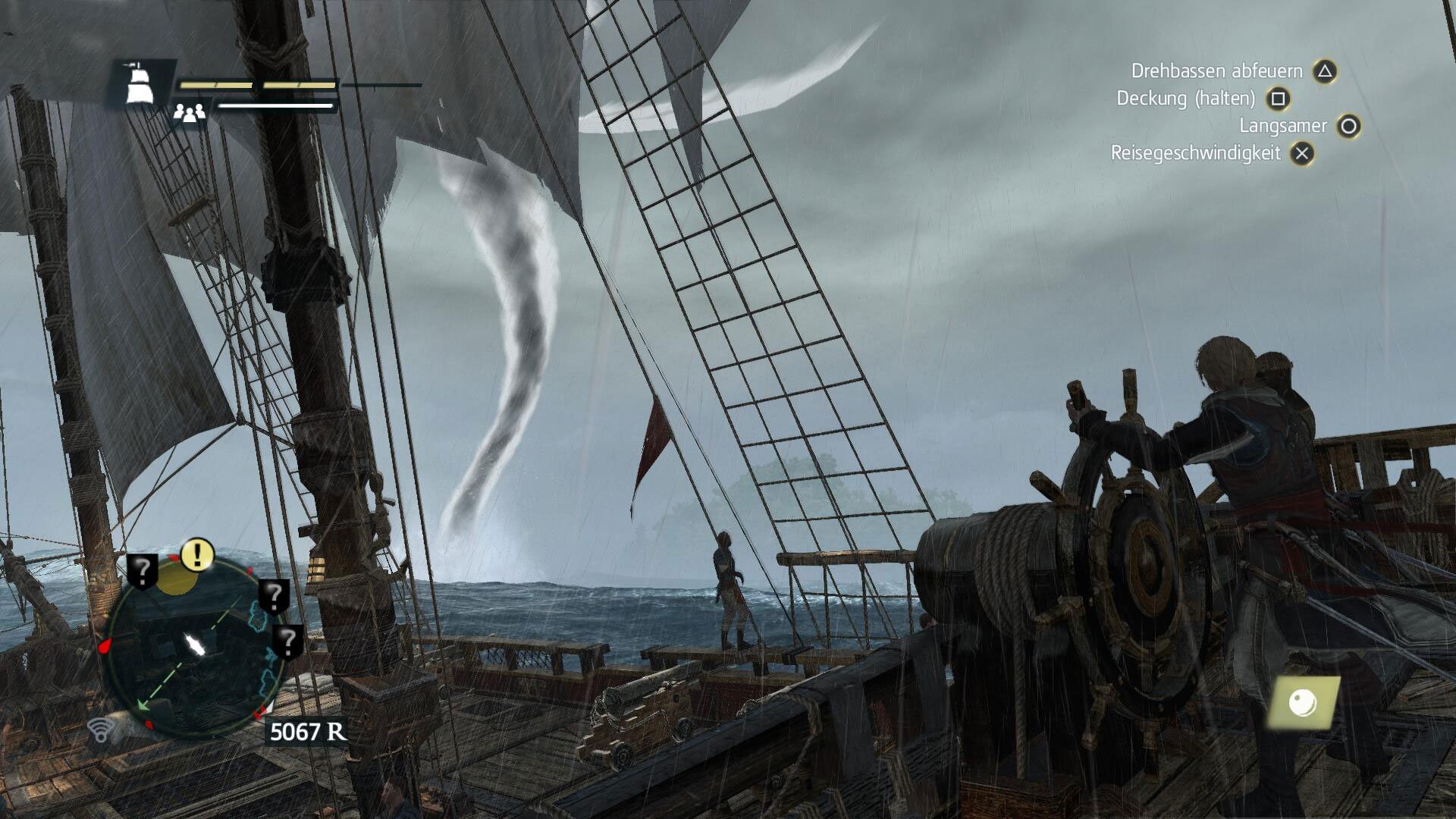Click the exclamation mark on the minimap
Image resolution: width=1456 pixels, height=819 pixels.
pyautogui.click(x=196, y=556)
